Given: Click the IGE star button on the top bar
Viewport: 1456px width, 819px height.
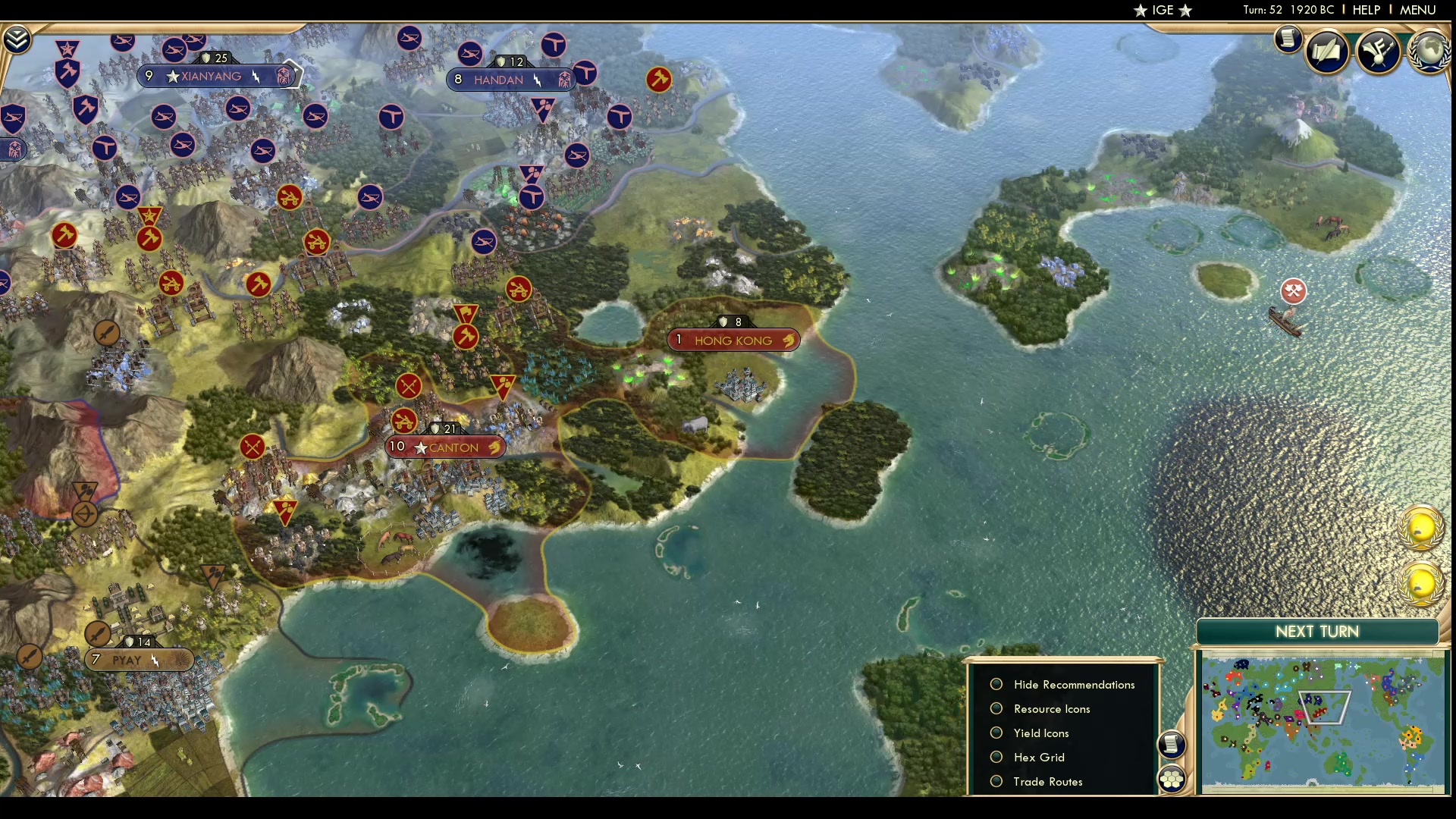Looking at the screenshot, I should click(x=1163, y=11).
